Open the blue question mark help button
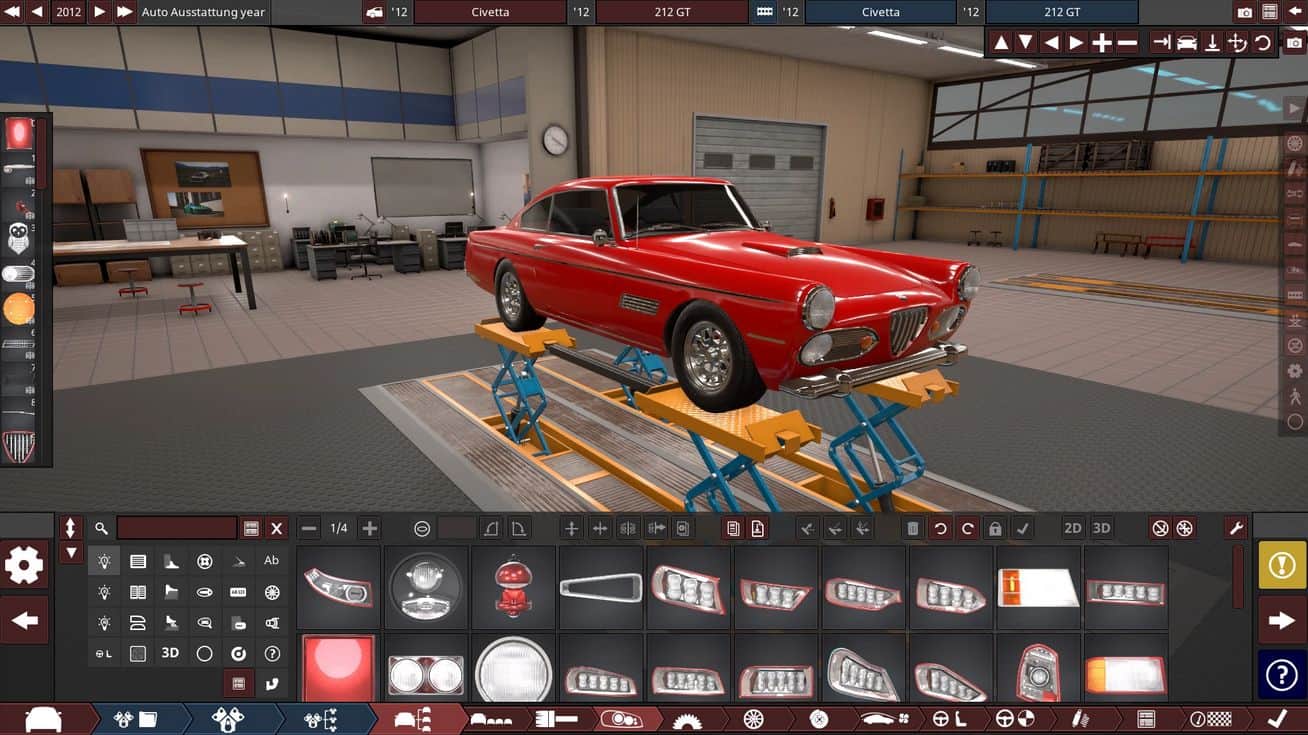The height and width of the screenshot is (735, 1308). (1281, 675)
